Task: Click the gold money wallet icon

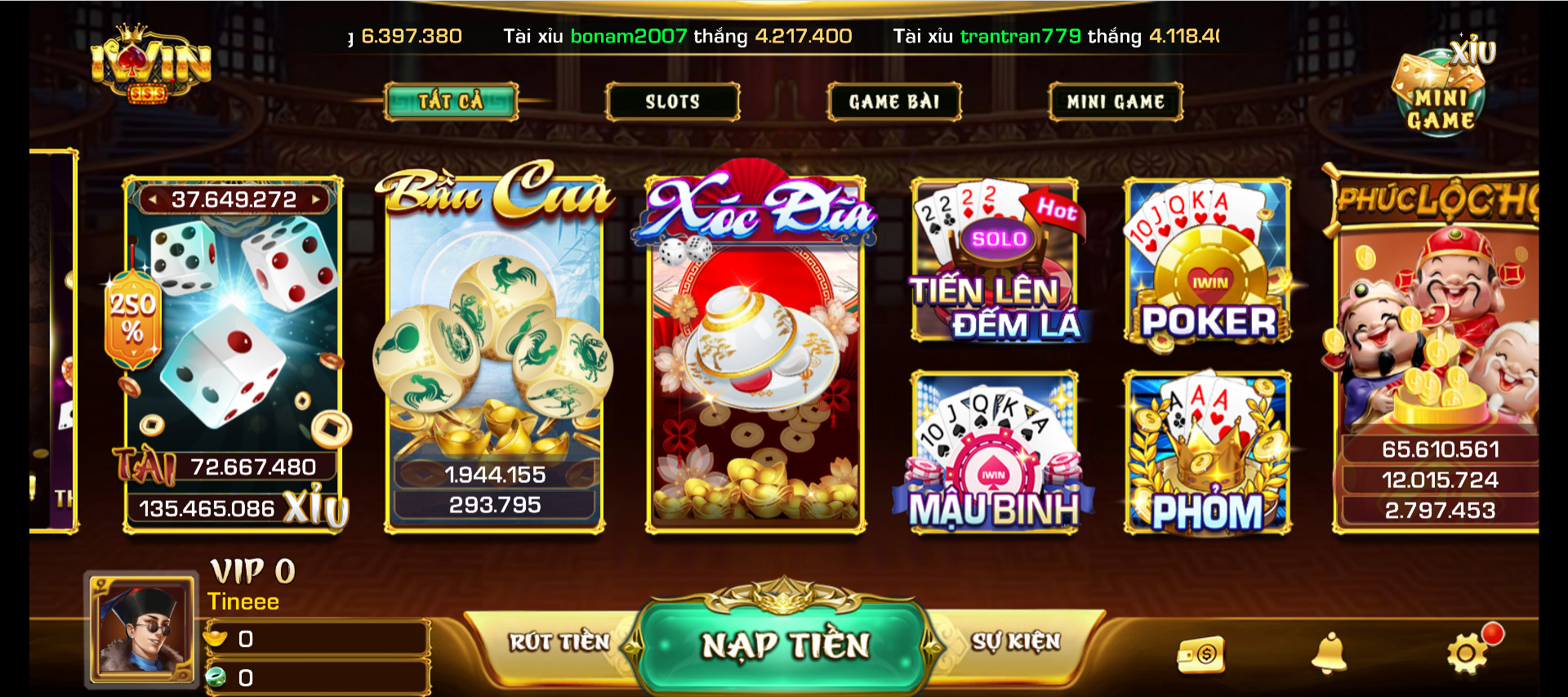Action: pyautogui.click(x=1201, y=655)
